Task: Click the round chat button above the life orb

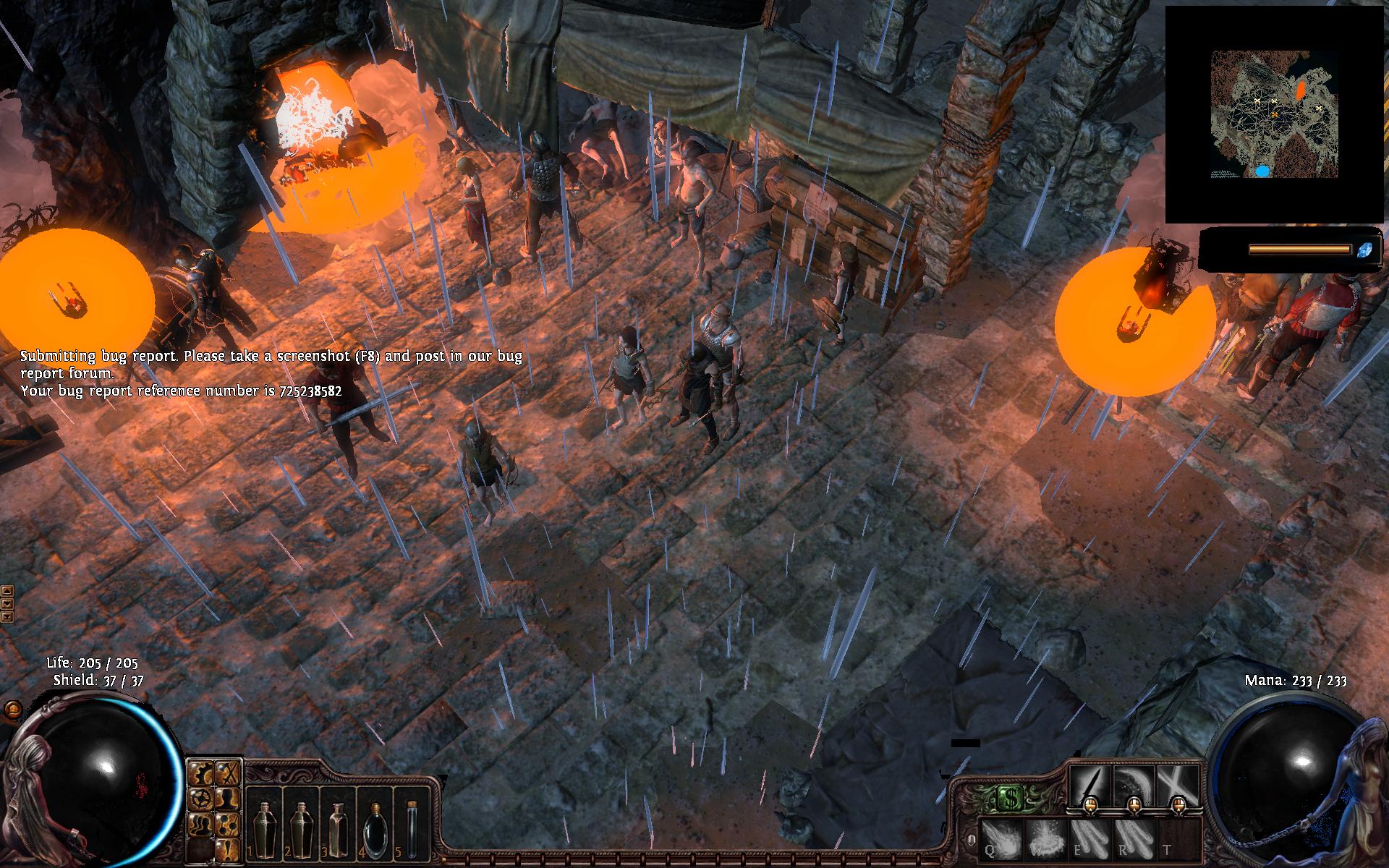Action: pos(12,710)
